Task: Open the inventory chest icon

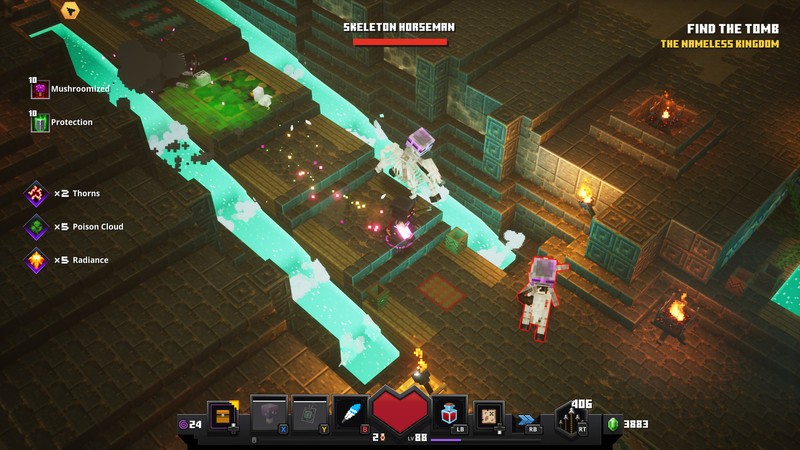Action: [222, 415]
